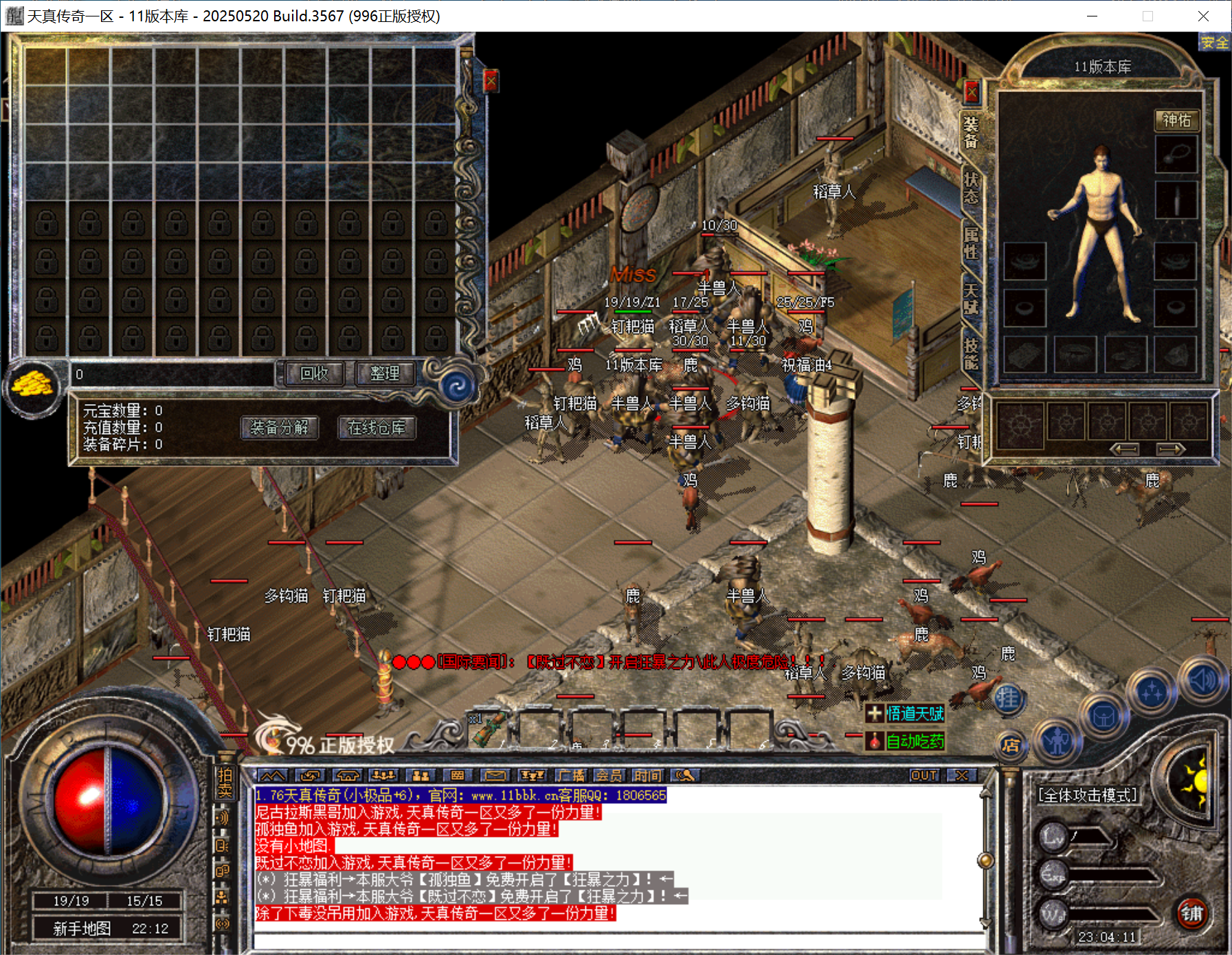This screenshot has height=955, width=1232.
Task: Switch to the 技能 skills tab
Action: (x=971, y=354)
